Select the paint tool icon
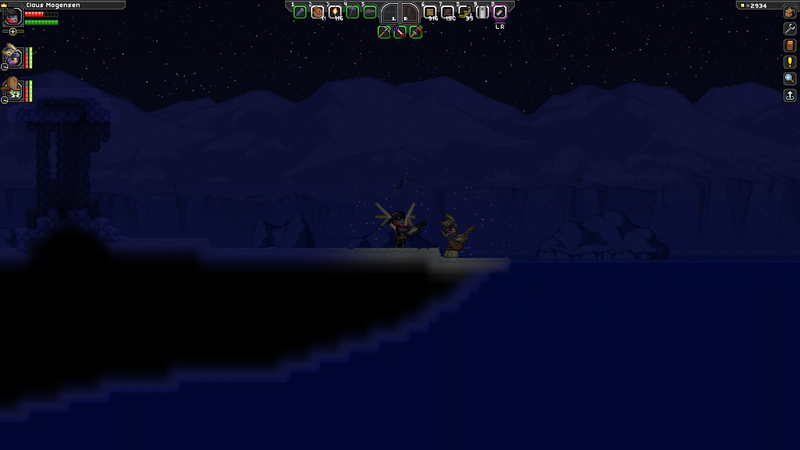 click(x=415, y=32)
